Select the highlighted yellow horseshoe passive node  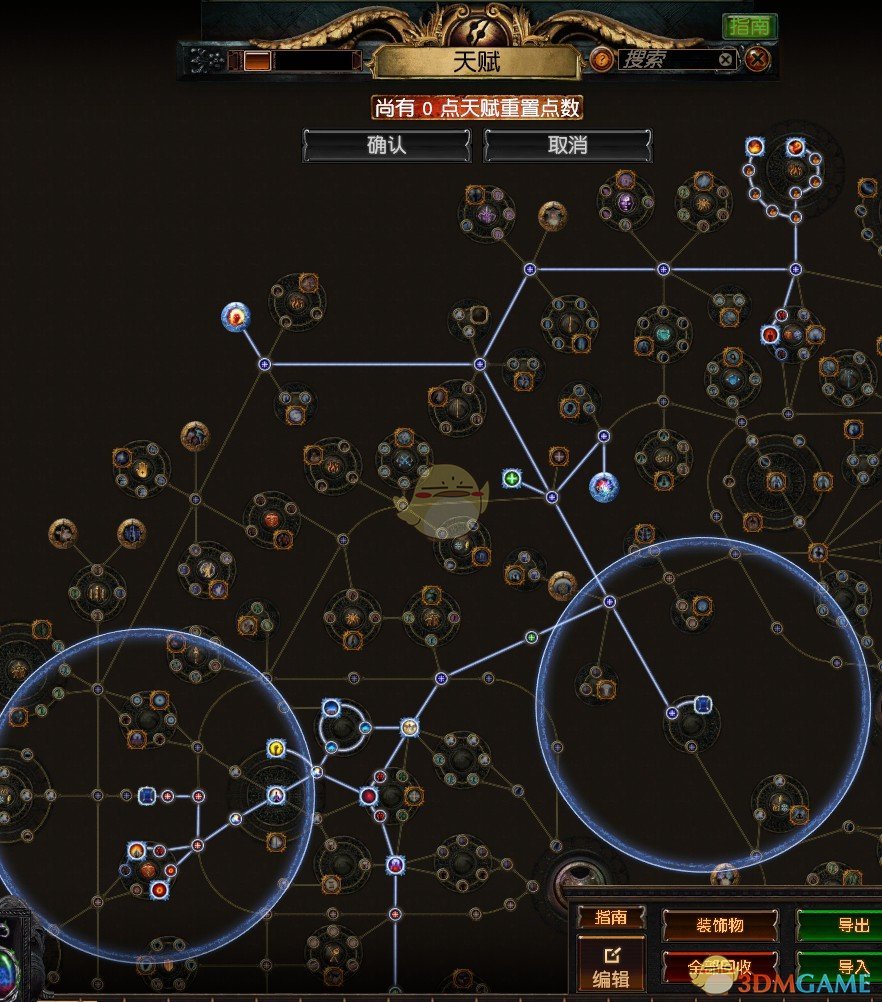(x=276, y=748)
